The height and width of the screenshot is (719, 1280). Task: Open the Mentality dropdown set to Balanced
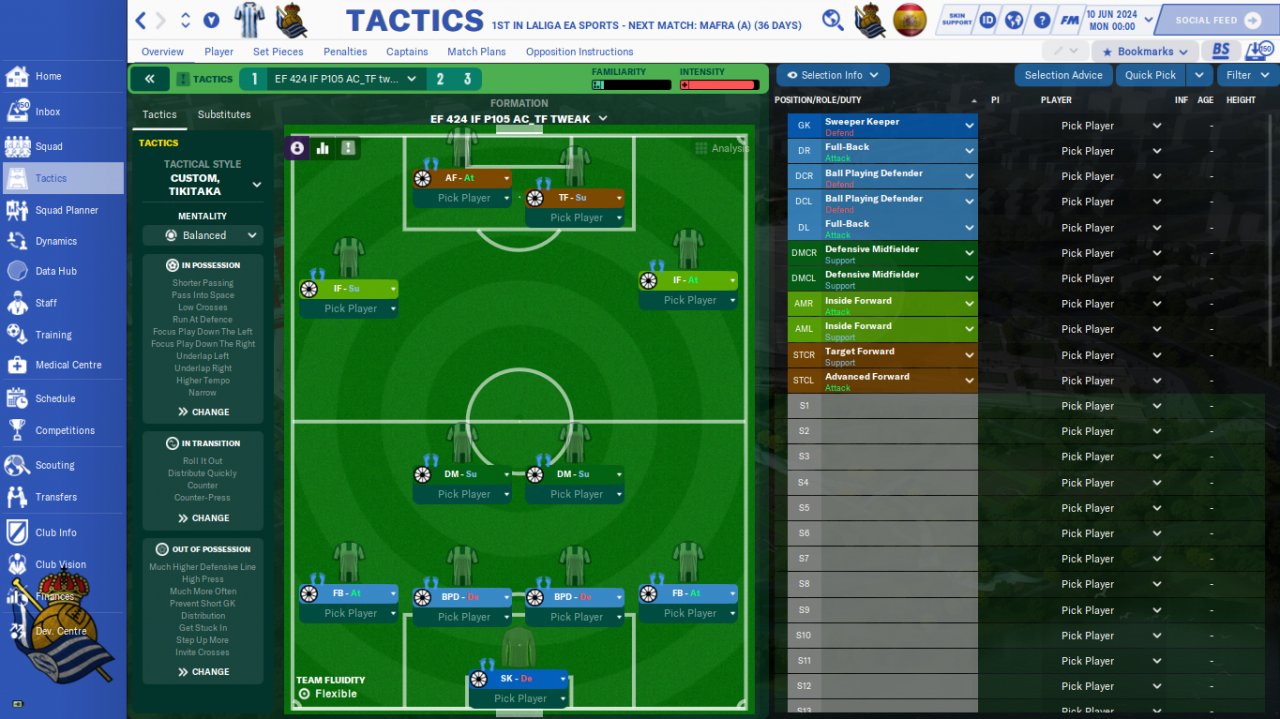(x=202, y=236)
